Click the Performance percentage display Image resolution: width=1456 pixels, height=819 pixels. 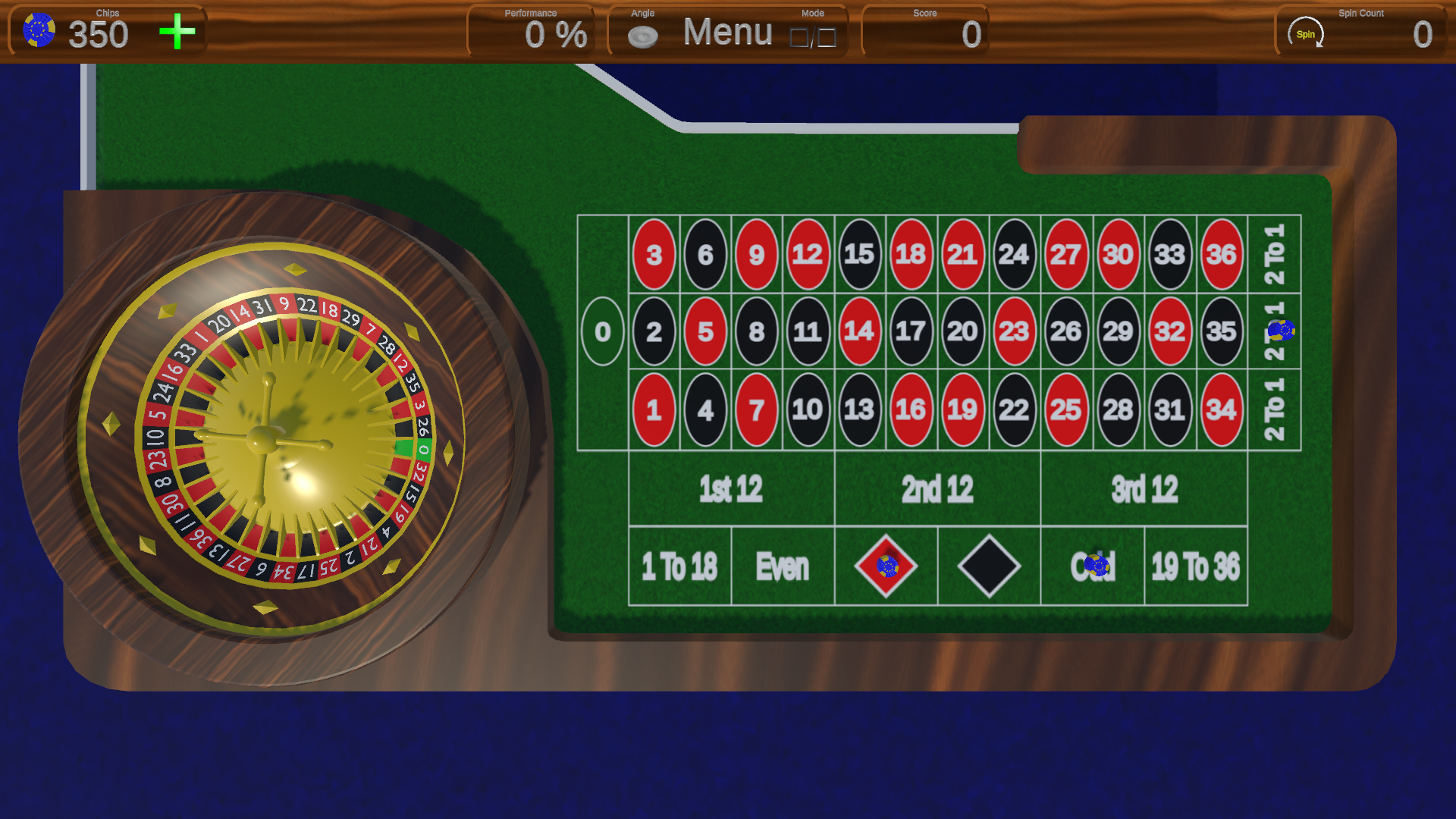pos(558,33)
